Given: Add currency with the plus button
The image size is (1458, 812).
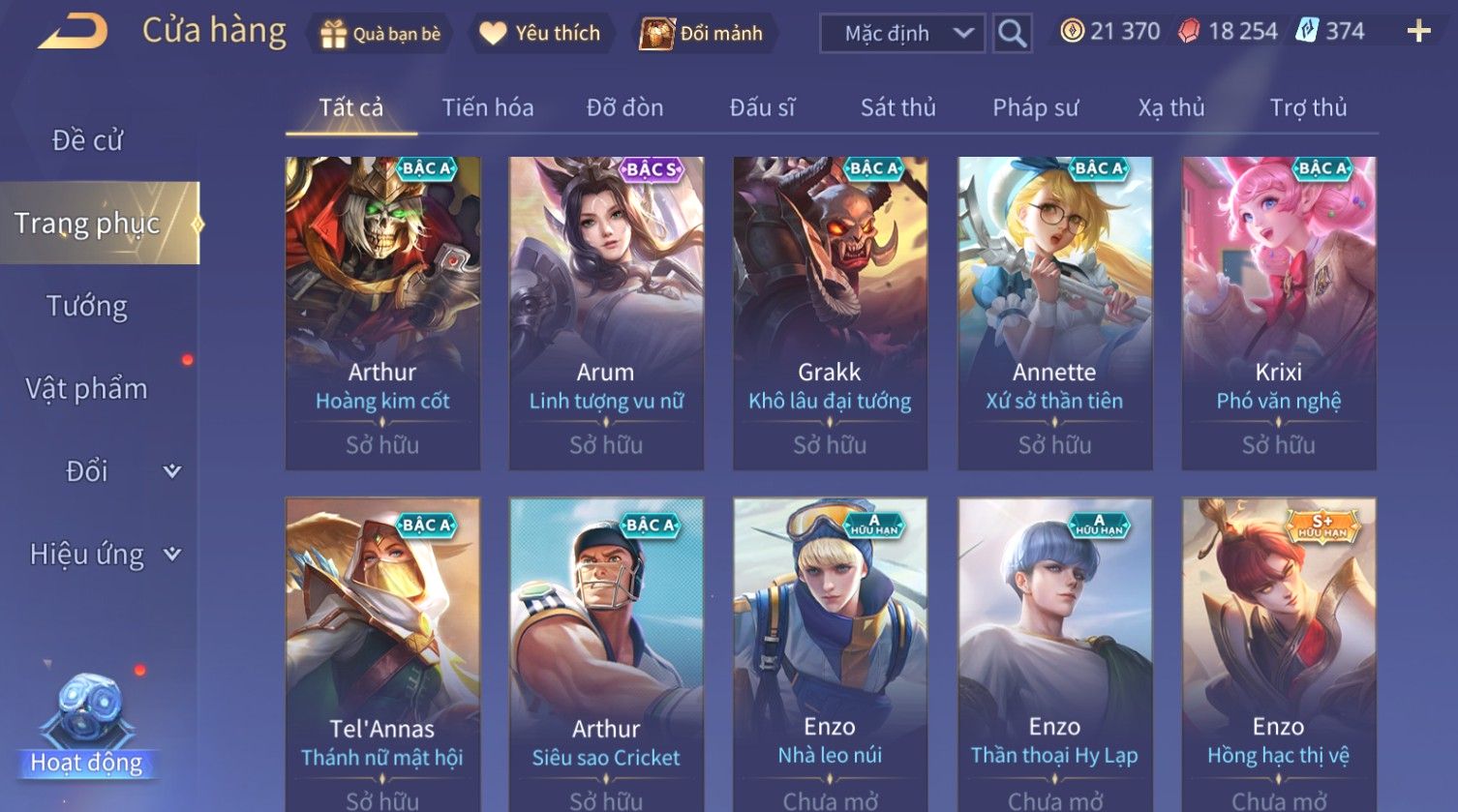Looking at the screenshot, I should [x=1418, y=32].
